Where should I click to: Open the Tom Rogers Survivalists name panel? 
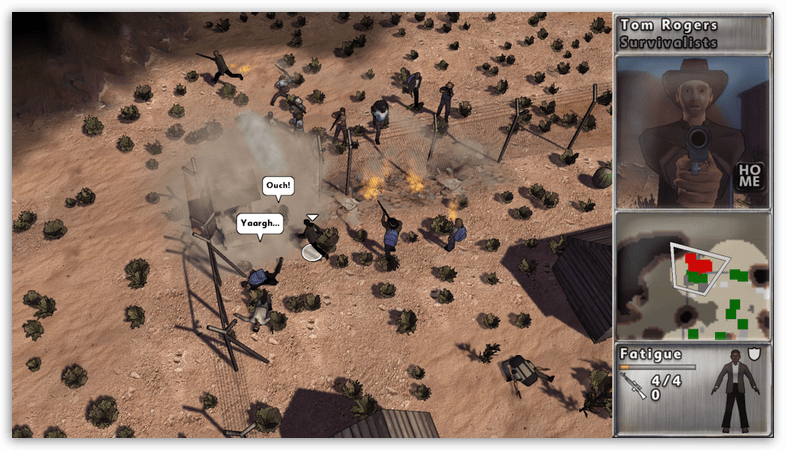[x=693, y=33]
